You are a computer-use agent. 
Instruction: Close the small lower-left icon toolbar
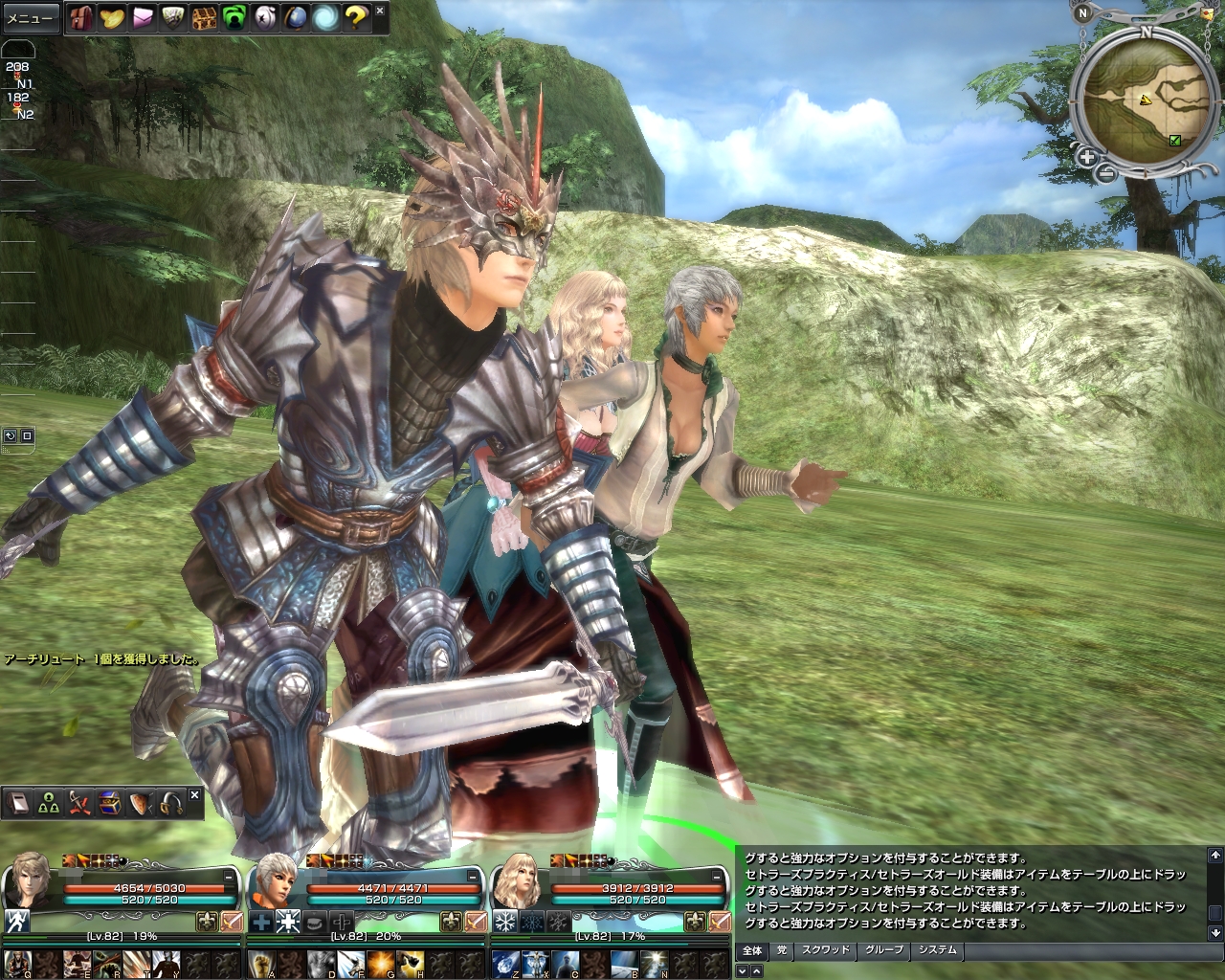(194, 795)
